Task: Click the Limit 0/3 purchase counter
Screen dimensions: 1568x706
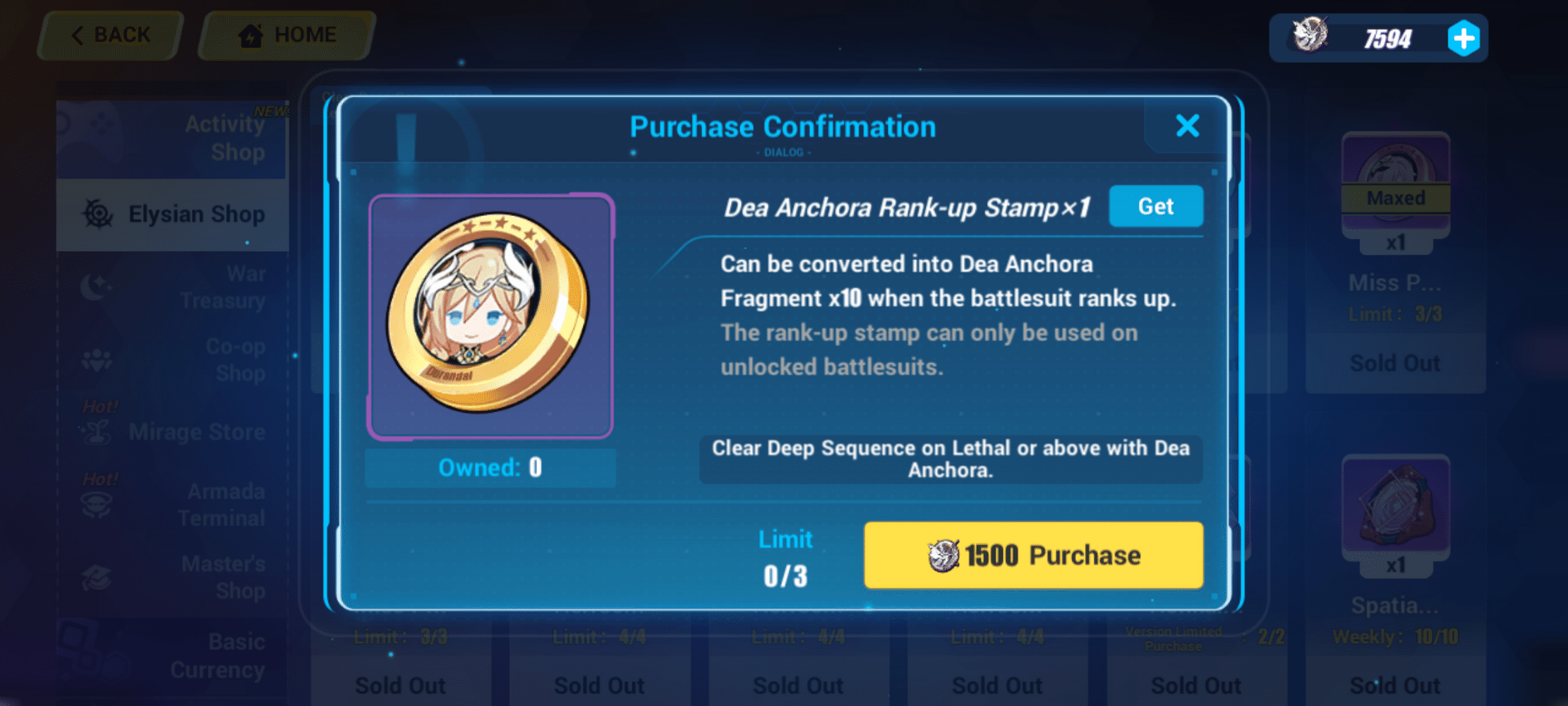Action: click(785, 558)
